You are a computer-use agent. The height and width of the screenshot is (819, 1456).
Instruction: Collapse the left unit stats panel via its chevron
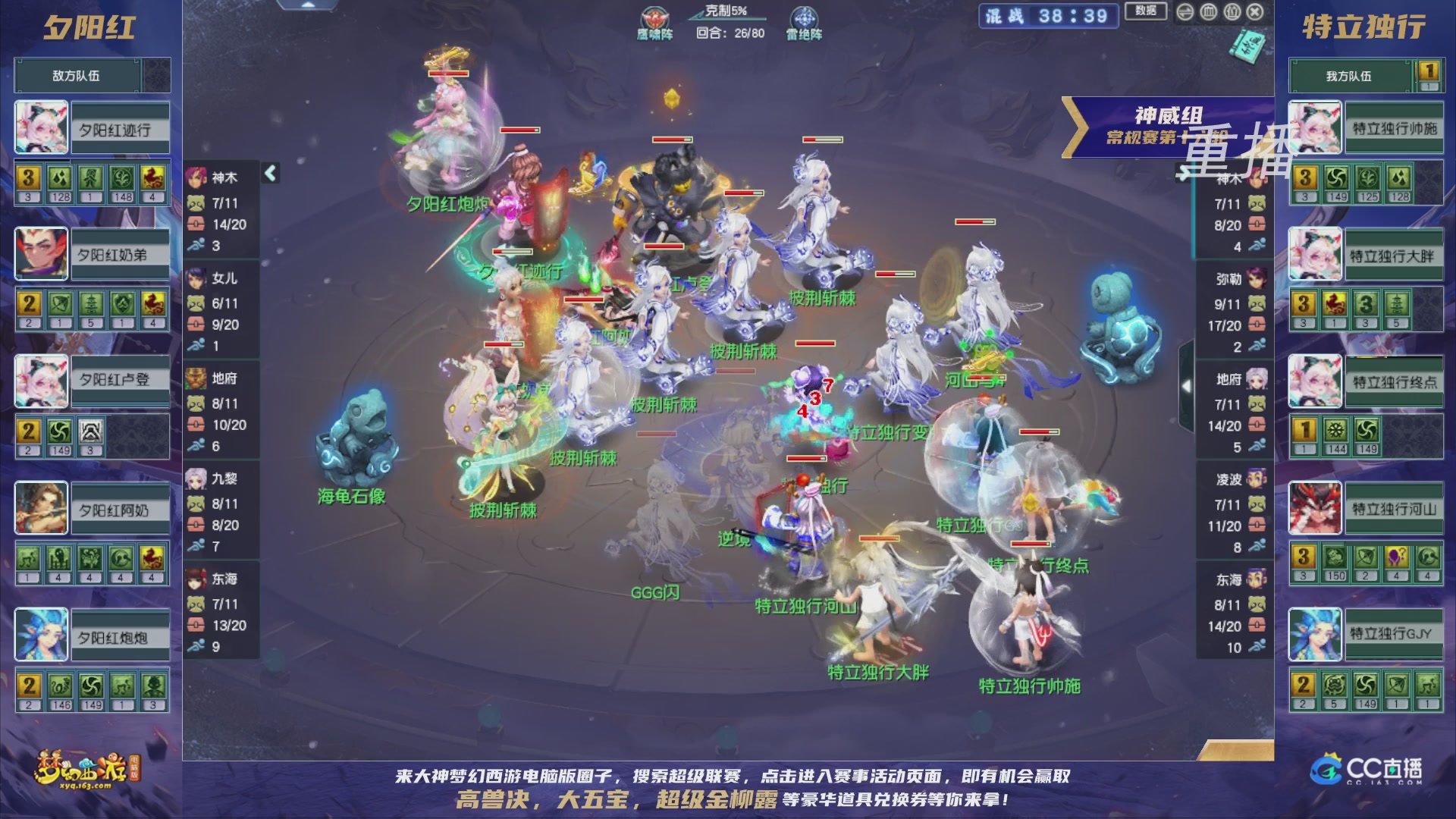(x=269, y=173)
